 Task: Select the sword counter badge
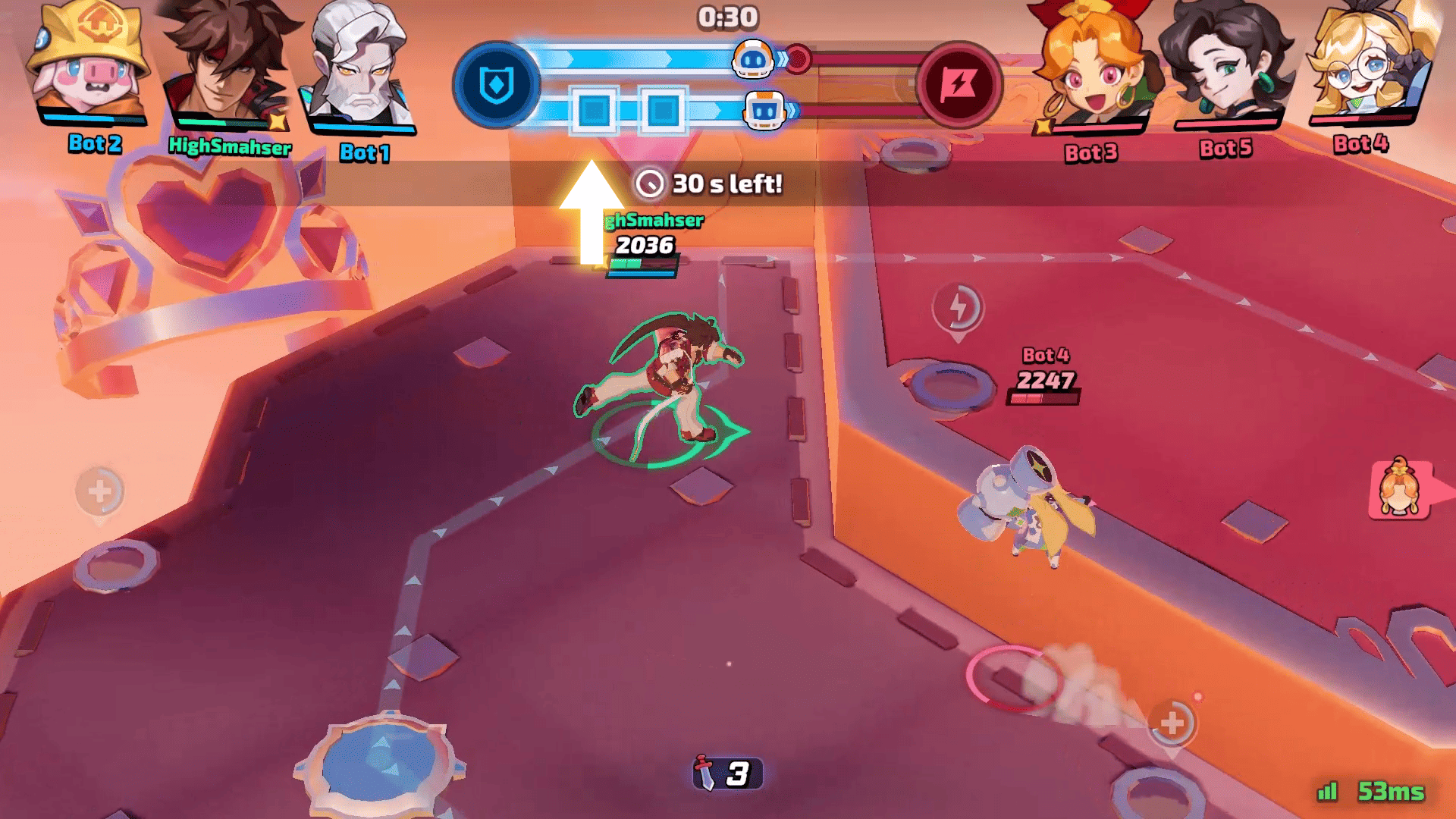click(x=726, y=773)
